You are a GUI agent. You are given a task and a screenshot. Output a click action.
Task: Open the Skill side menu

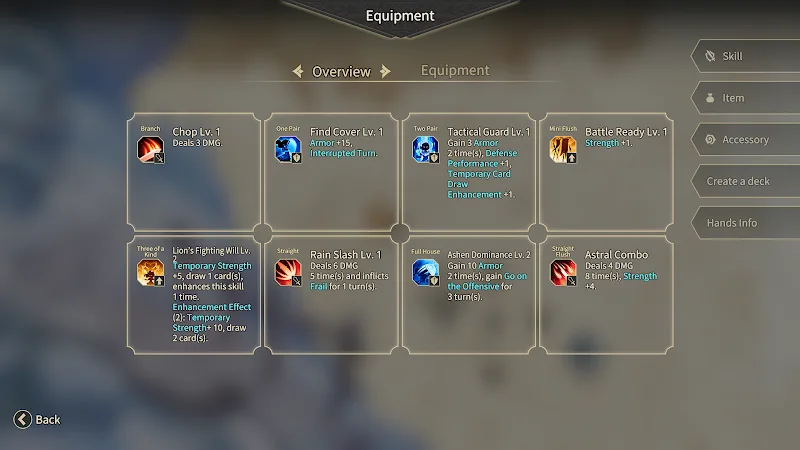click(745, 57)
